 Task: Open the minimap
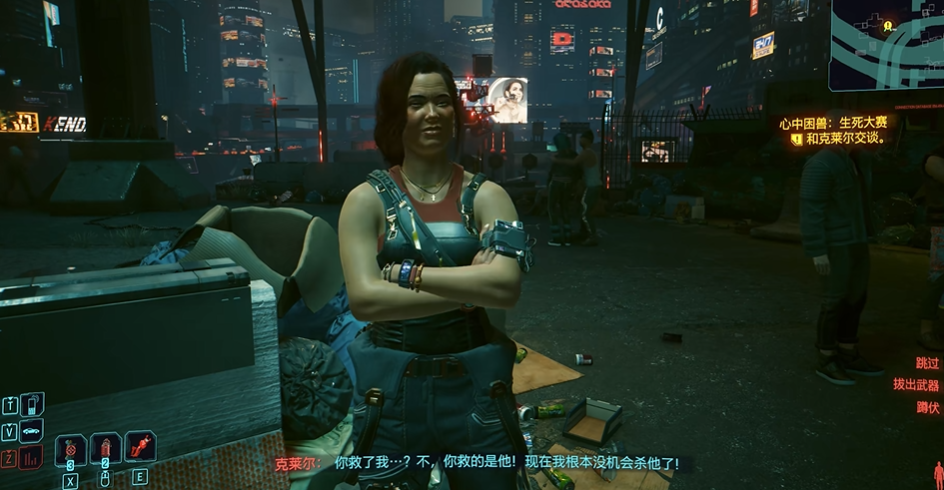(886, 45)
